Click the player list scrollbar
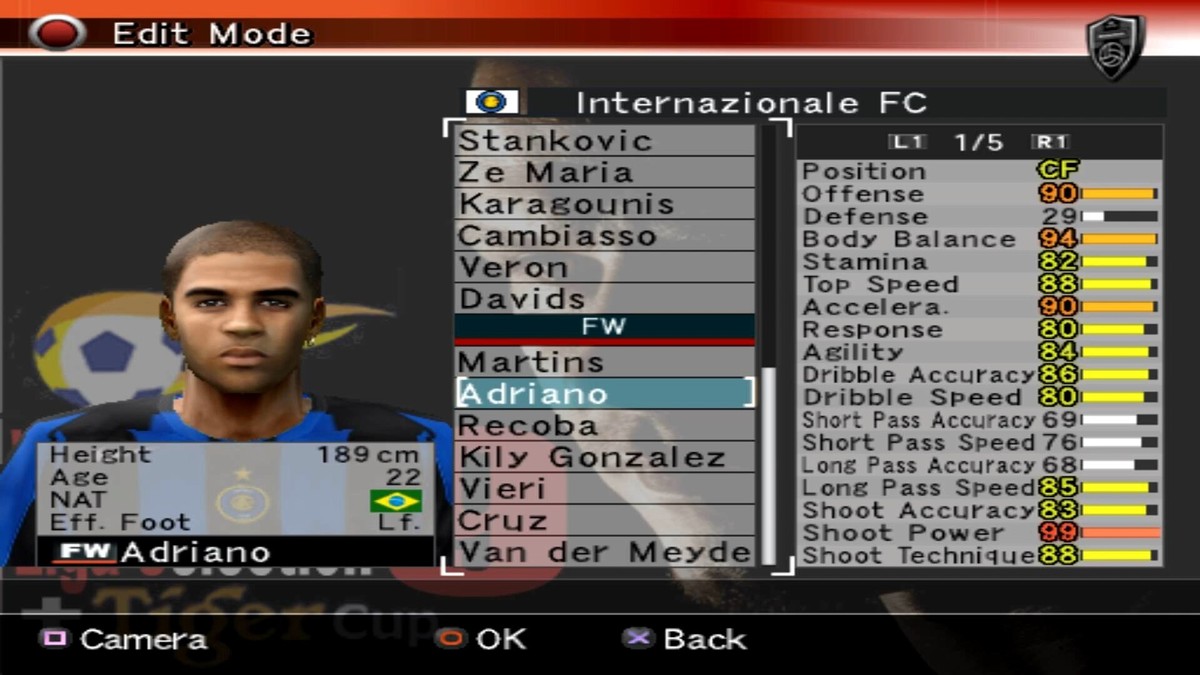Viewport: 1200px width, 675px height. pyautogui.click(x=769, y=460)
